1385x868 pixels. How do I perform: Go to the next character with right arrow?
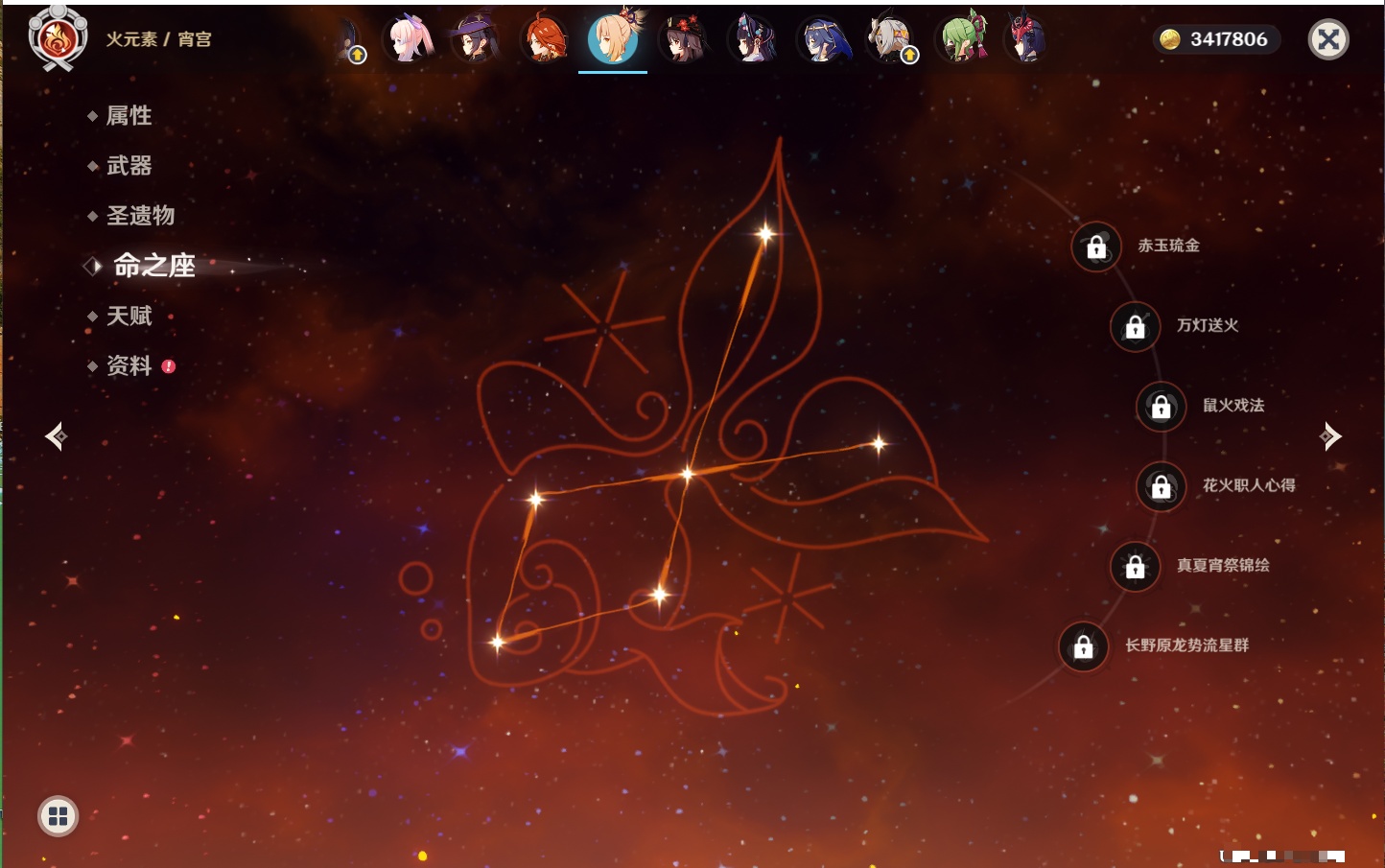(x=1330, y=436)
